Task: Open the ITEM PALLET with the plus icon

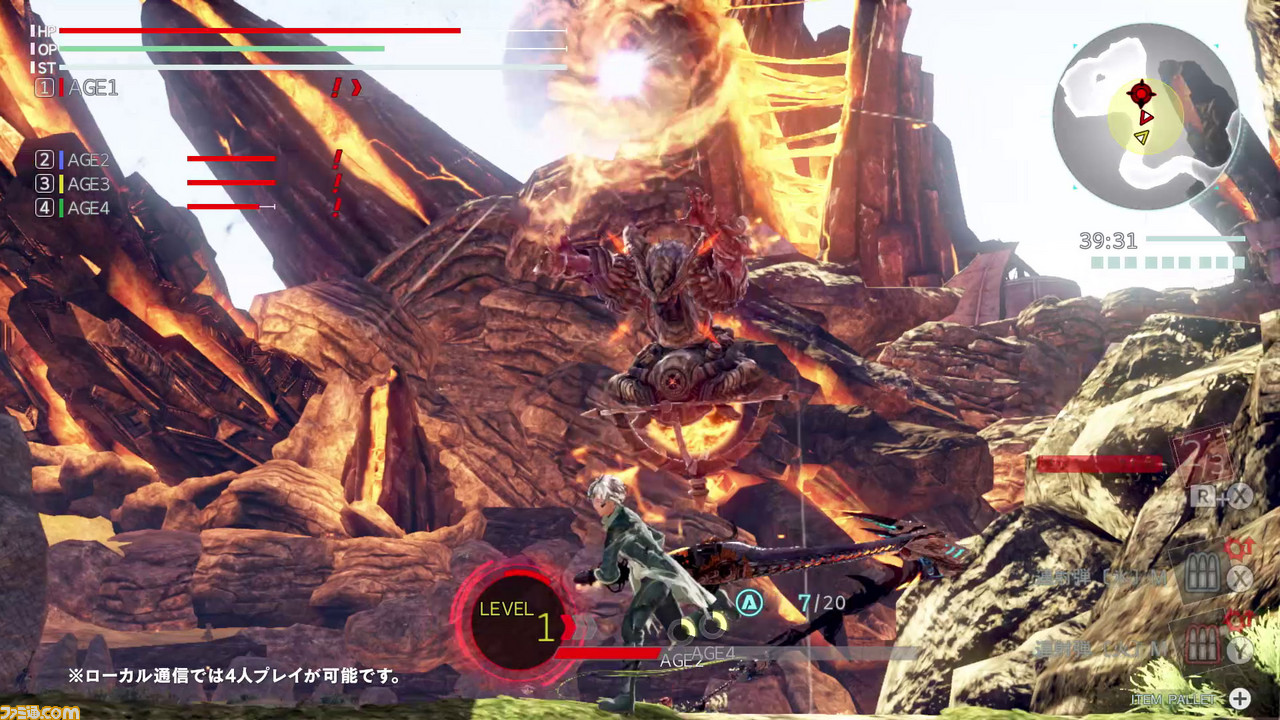Action: point(1239,697)
